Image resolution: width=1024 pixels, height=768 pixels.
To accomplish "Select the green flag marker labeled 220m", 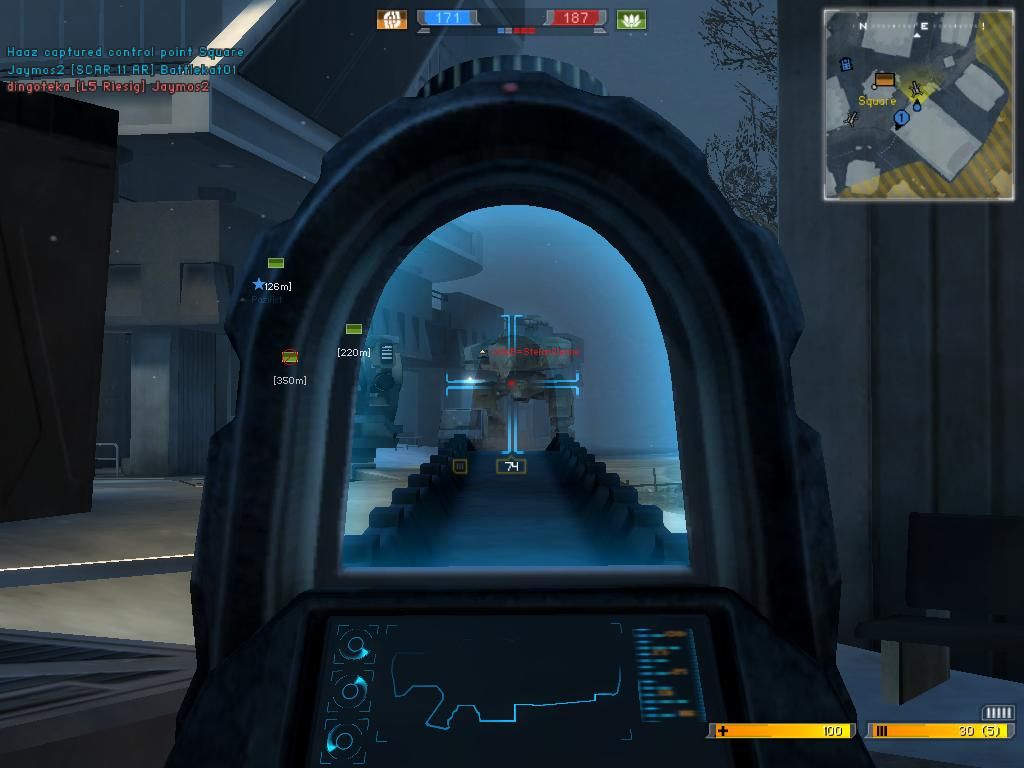I will tap(354, 329).
